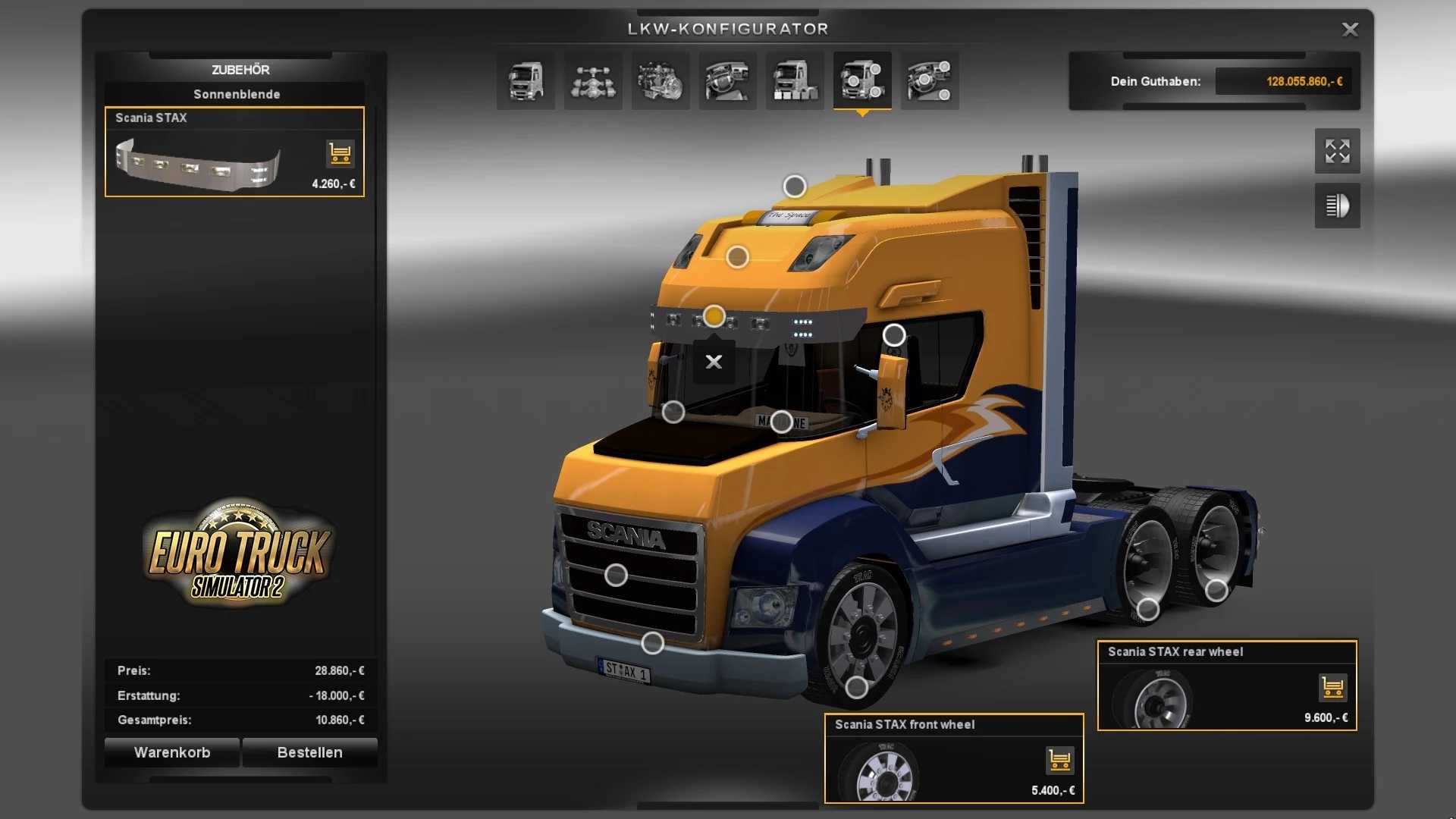Remove the installed sun visor with the X

(714, 362)
